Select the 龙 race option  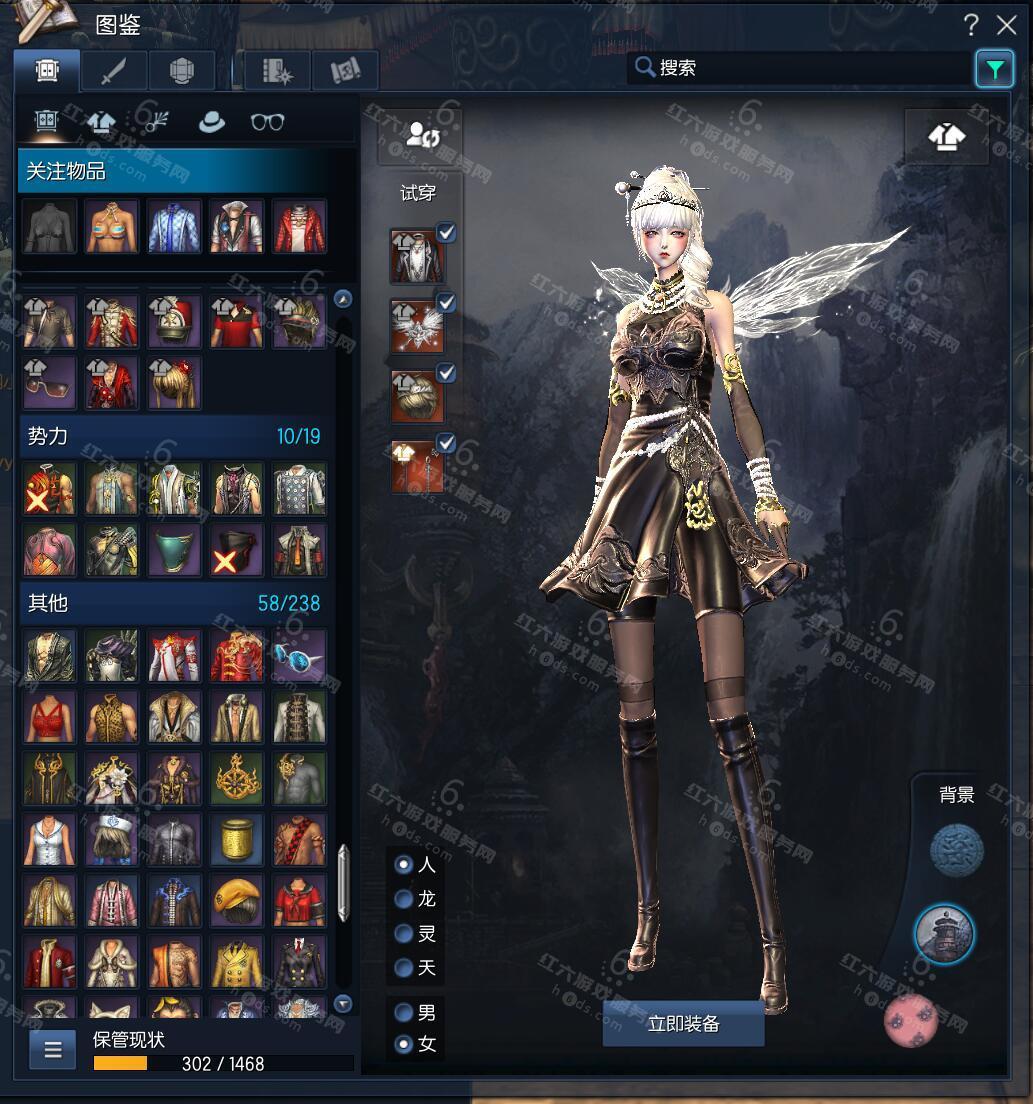coord(404,899)
